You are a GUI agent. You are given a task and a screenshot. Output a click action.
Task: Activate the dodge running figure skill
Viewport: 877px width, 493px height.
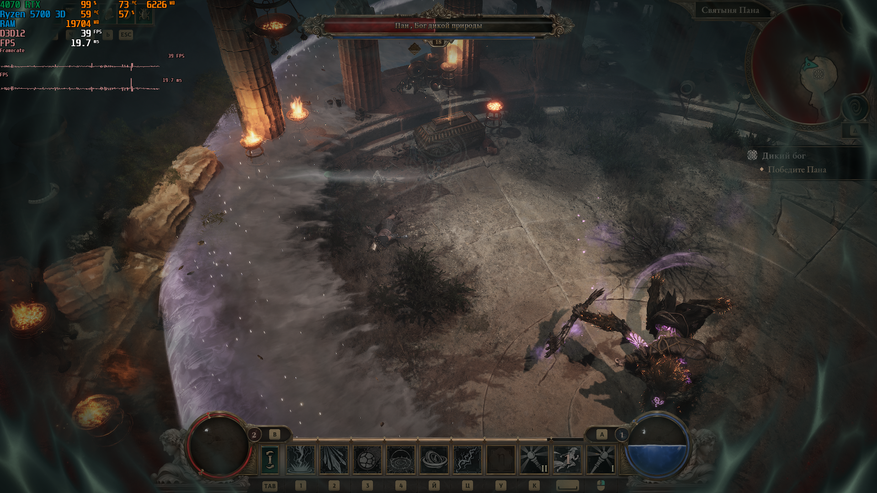tap(568, 459)
